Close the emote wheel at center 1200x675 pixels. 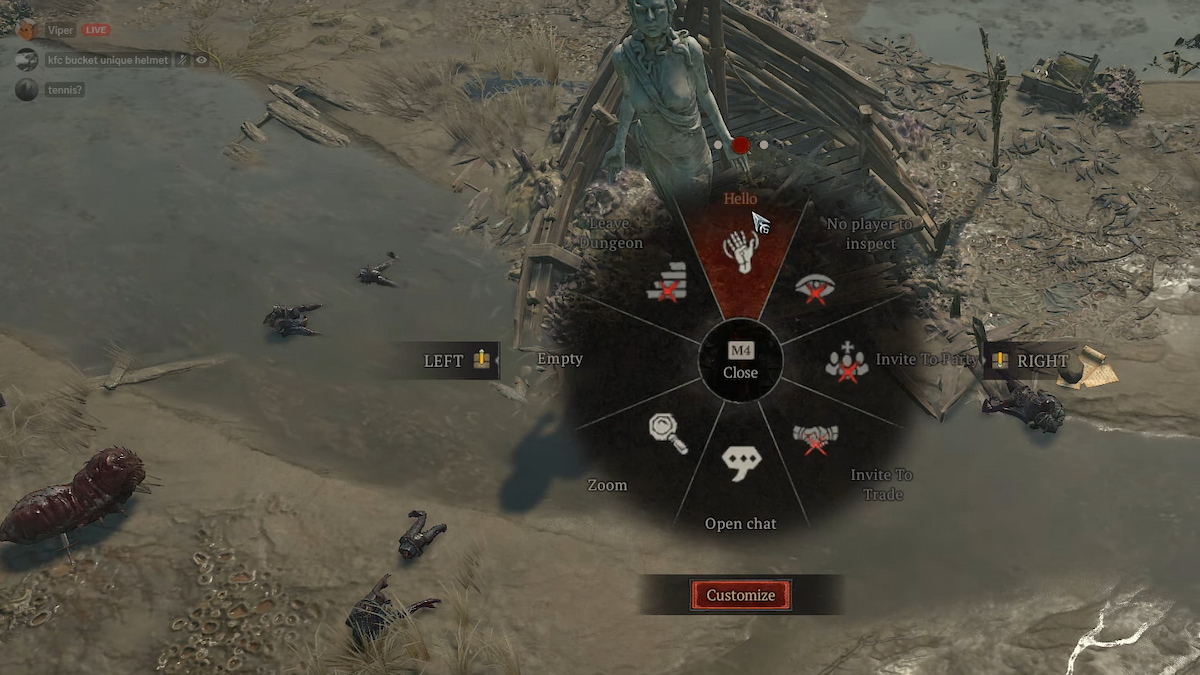point(741,362)
